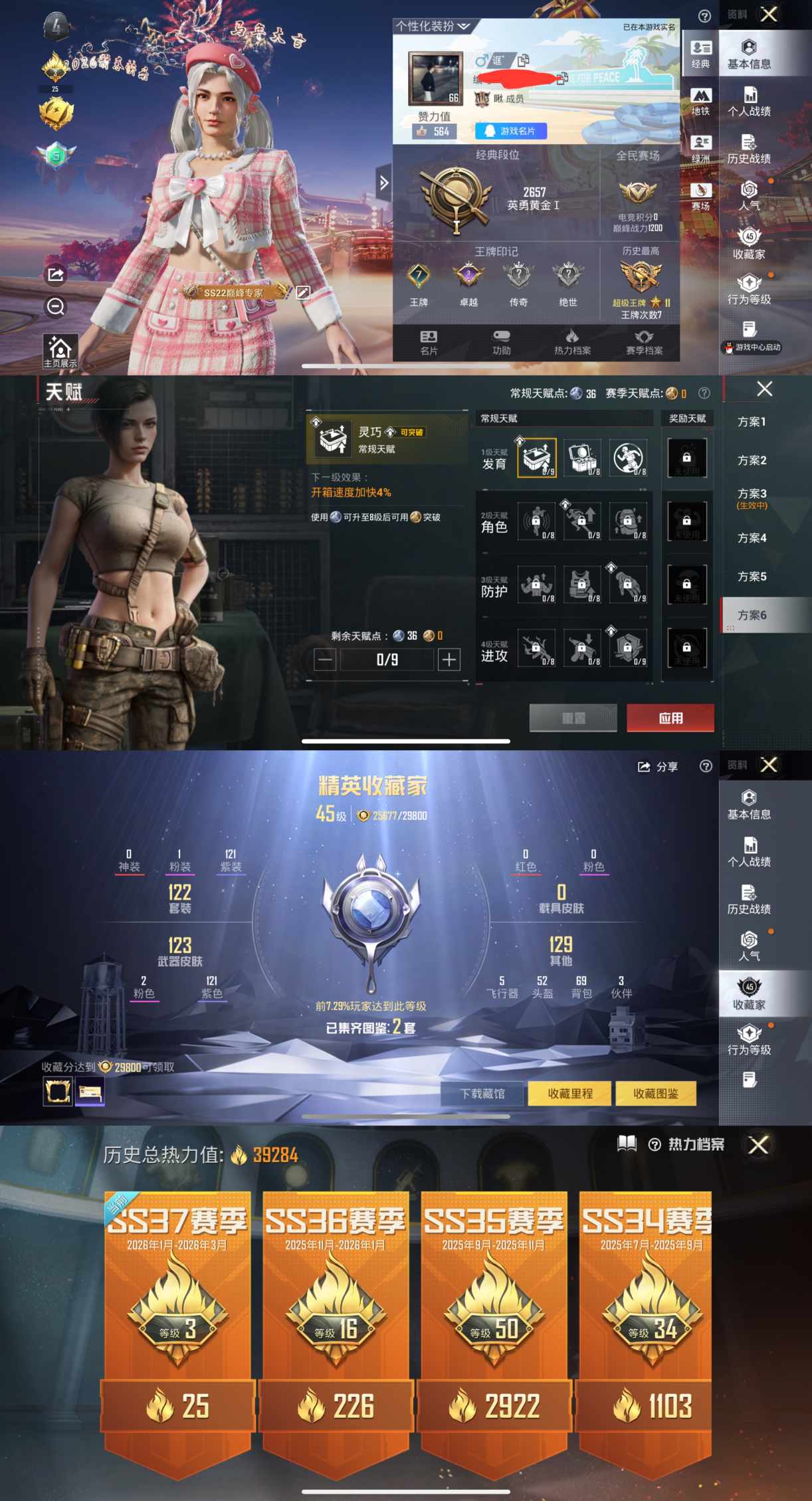Share the collector page via 分享
Viewport: 812px width, 1501px height.
click(658, 767)
